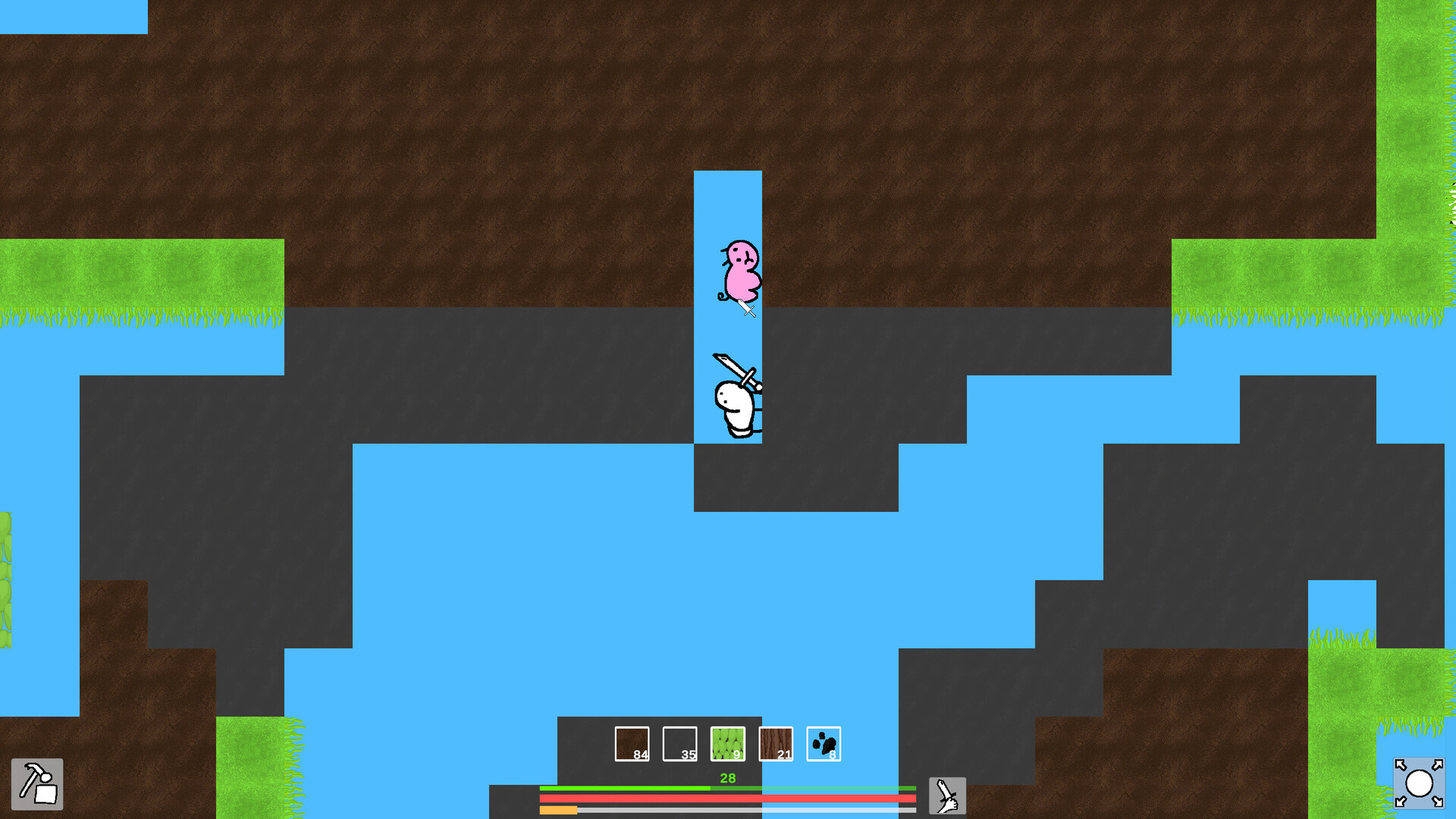Screen dimensions: 1456x819
Task: Select the wood log slot showing 21
Action: 776,745
